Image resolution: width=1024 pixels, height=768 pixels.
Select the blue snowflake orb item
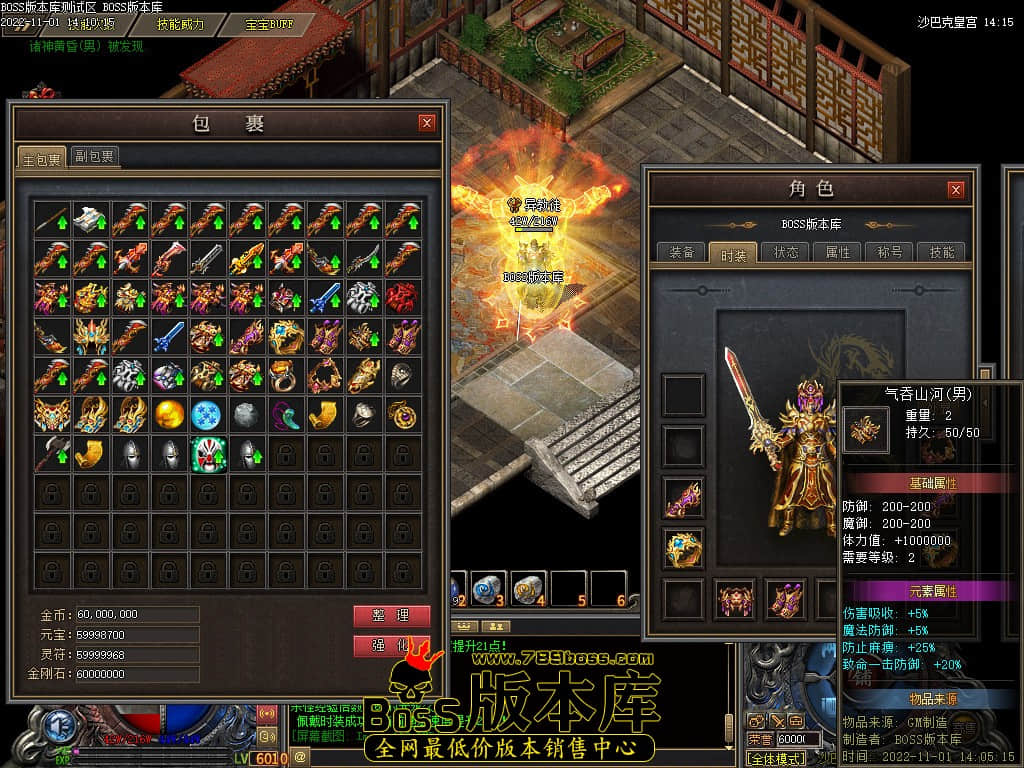click(x=208, y=414)
